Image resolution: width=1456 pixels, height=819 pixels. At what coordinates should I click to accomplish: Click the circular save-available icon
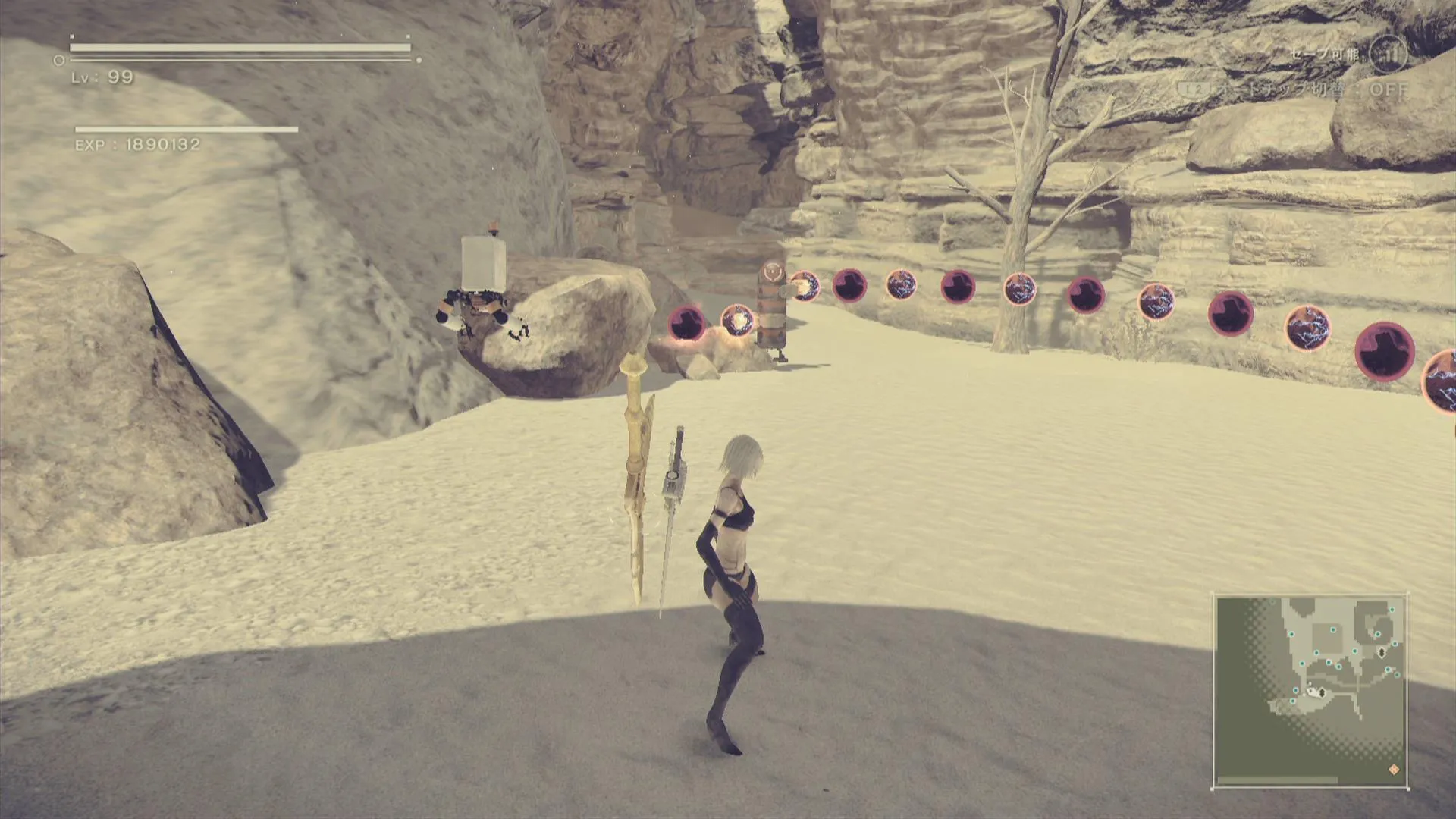[x=1389, y=54]
